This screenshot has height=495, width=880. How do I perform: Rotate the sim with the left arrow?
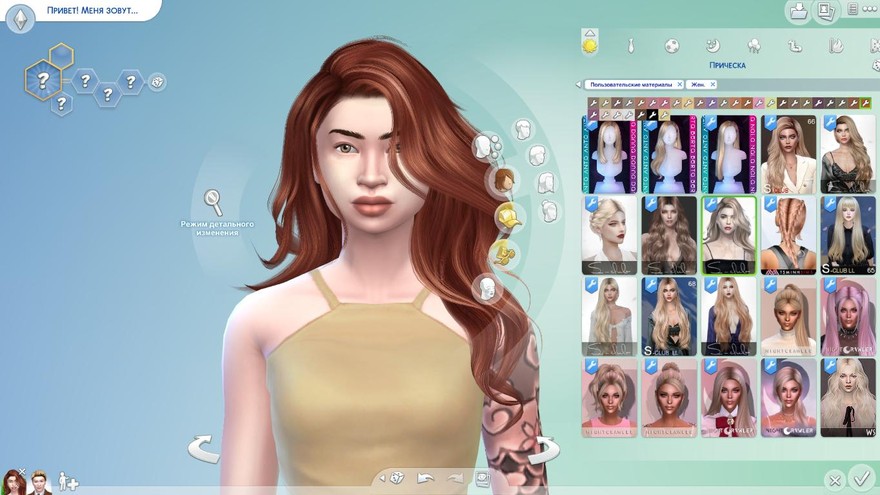[x=204, y=448]
